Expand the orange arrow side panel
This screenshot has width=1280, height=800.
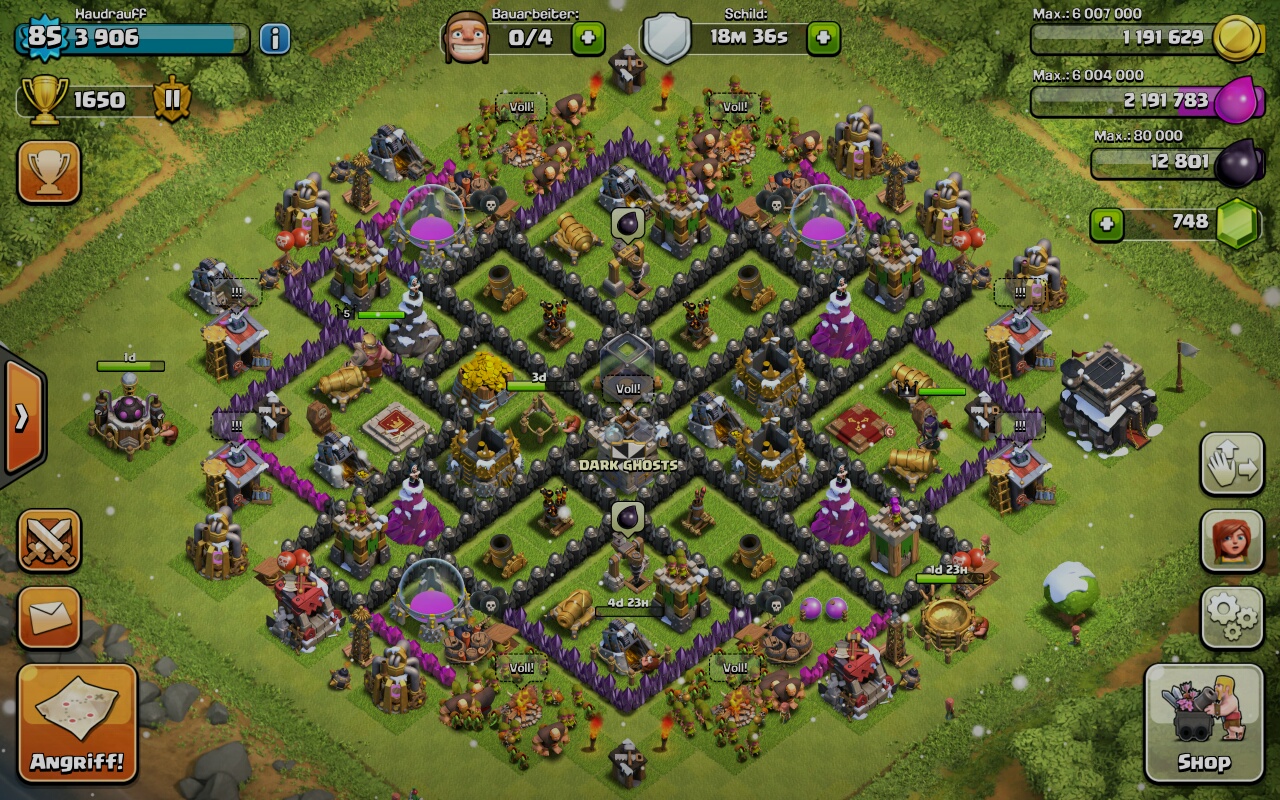(x=22, y=417)
